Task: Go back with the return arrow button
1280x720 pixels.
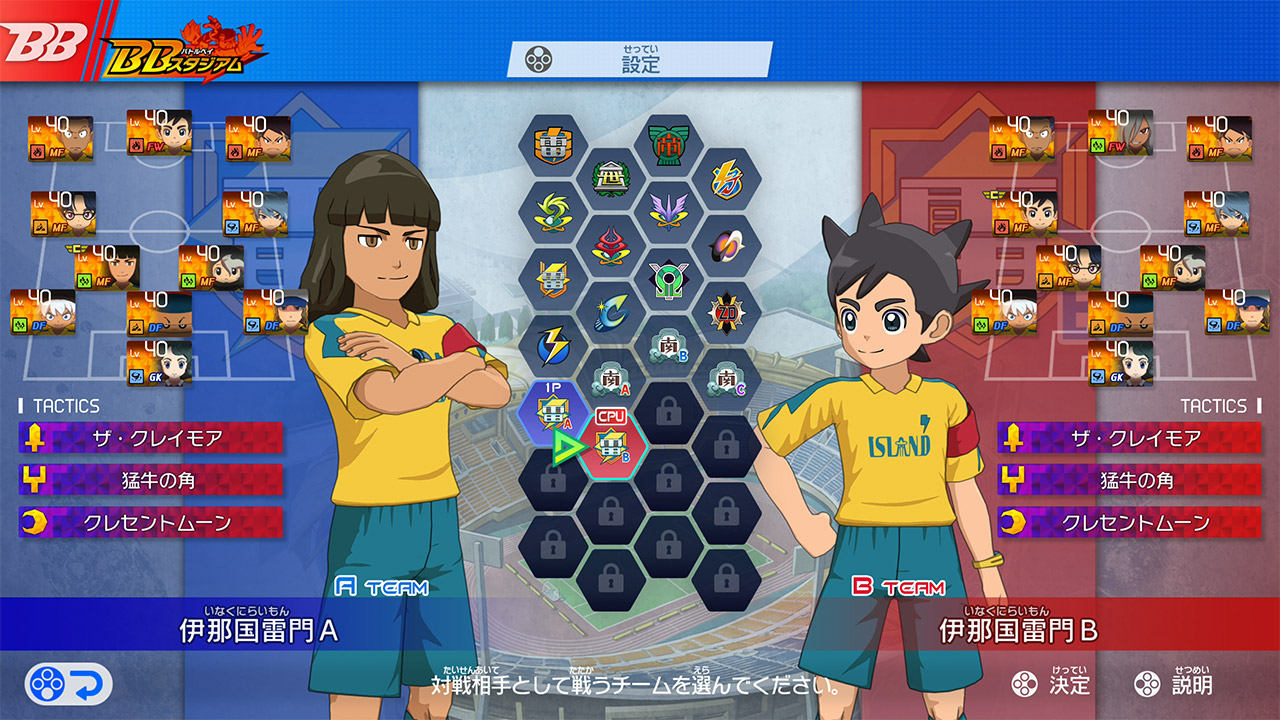Action: tap(68, 684)
